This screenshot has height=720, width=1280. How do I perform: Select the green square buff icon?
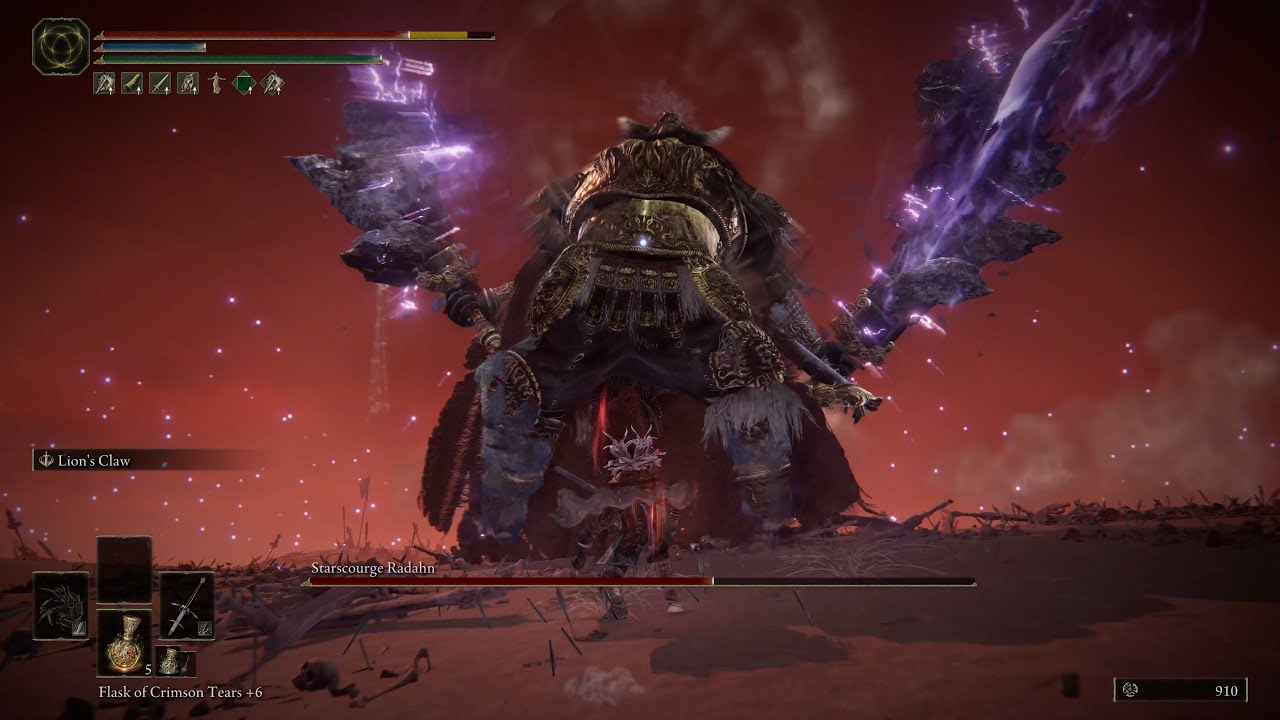coord(244,84)
